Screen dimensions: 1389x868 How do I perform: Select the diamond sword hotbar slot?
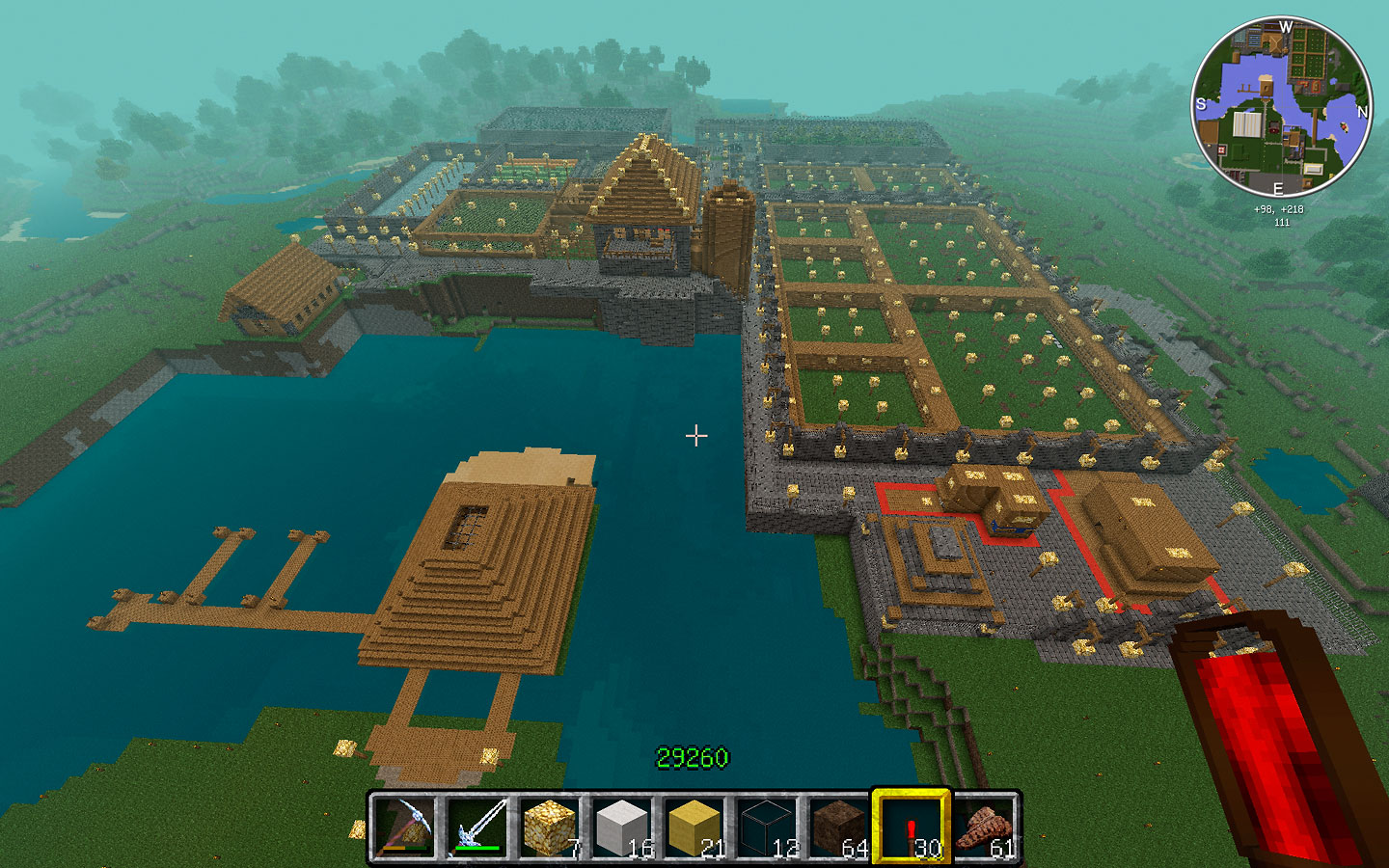click(x=477, y=827)
